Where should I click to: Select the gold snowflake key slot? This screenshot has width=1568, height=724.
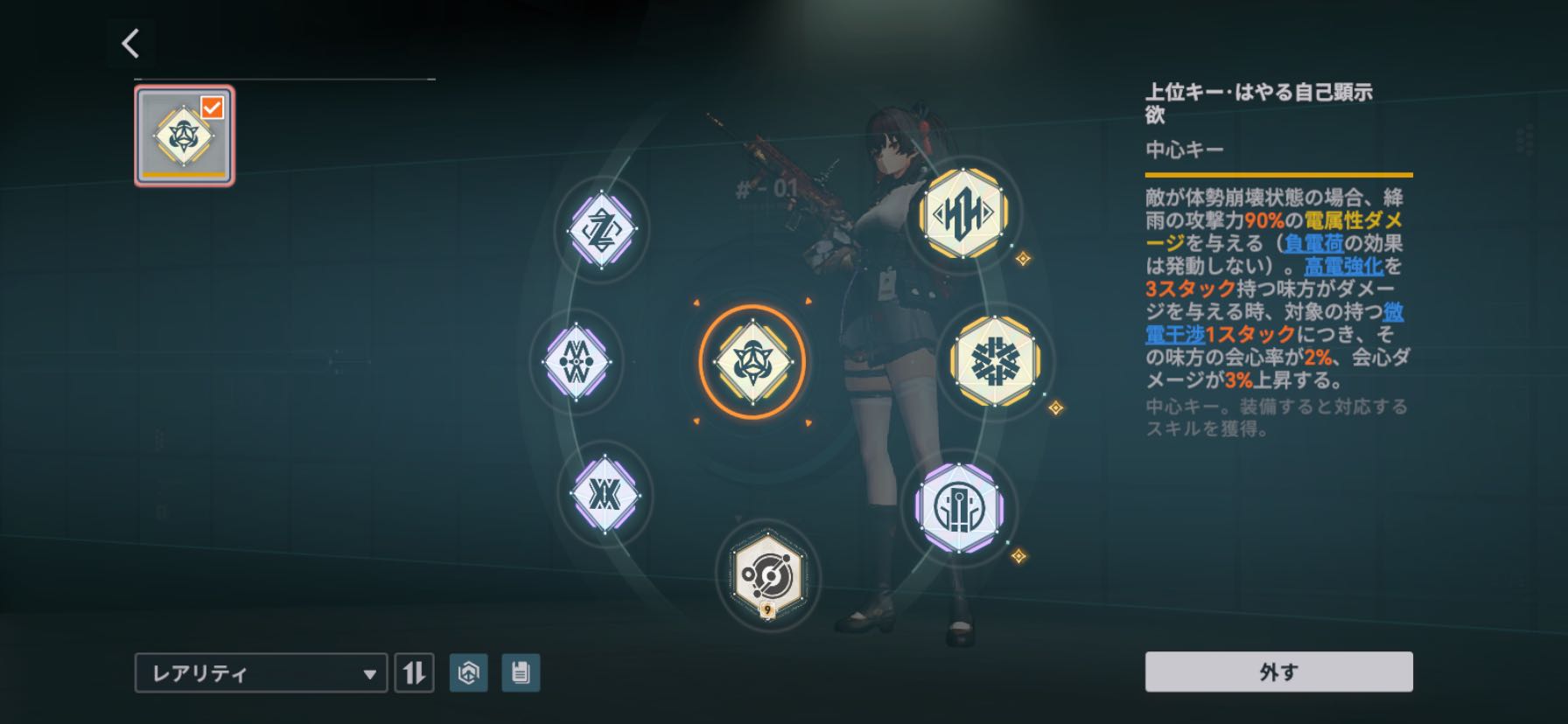click(995, 360)
